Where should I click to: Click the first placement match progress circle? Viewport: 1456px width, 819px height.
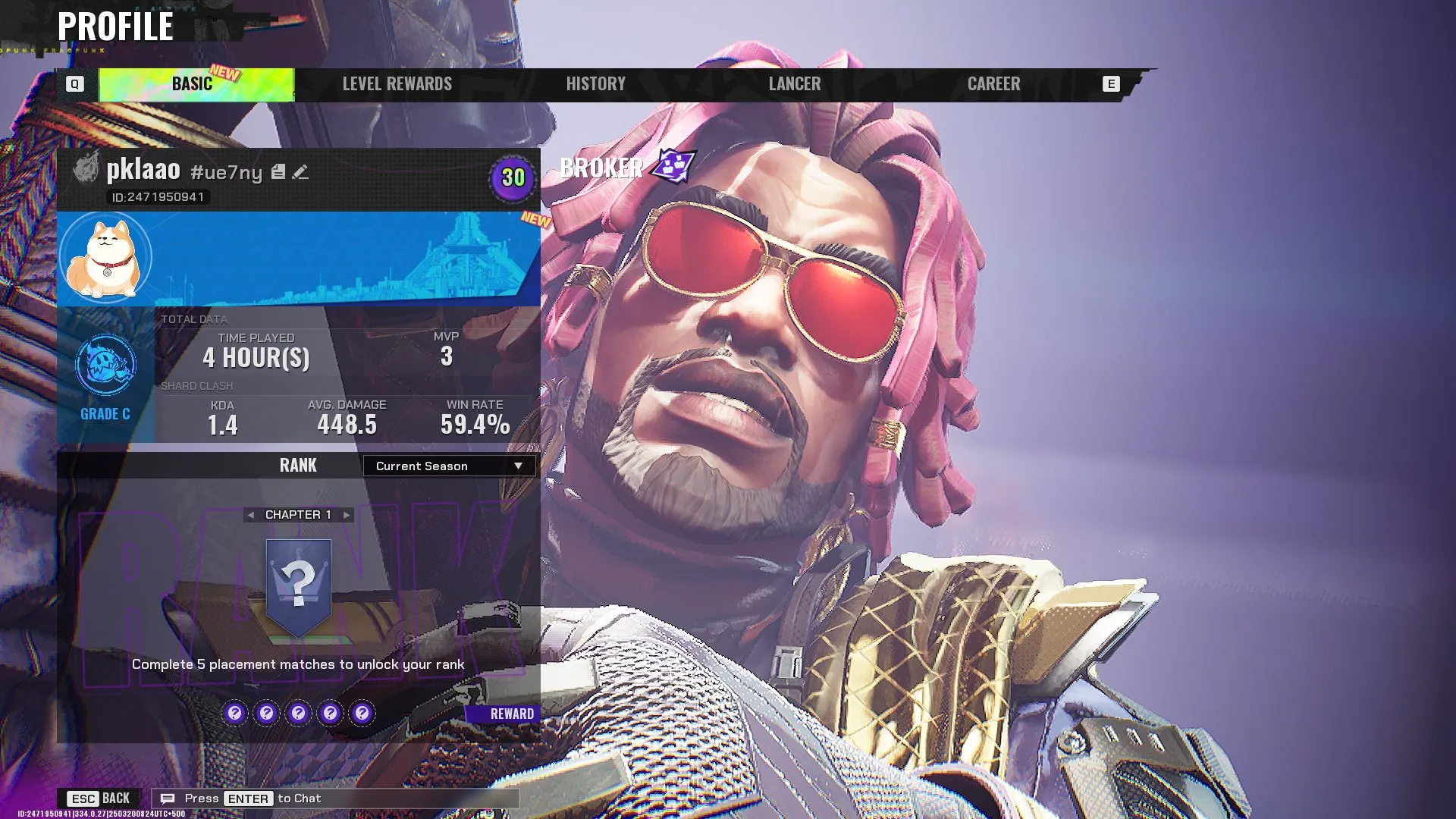[x=234, y=713]
